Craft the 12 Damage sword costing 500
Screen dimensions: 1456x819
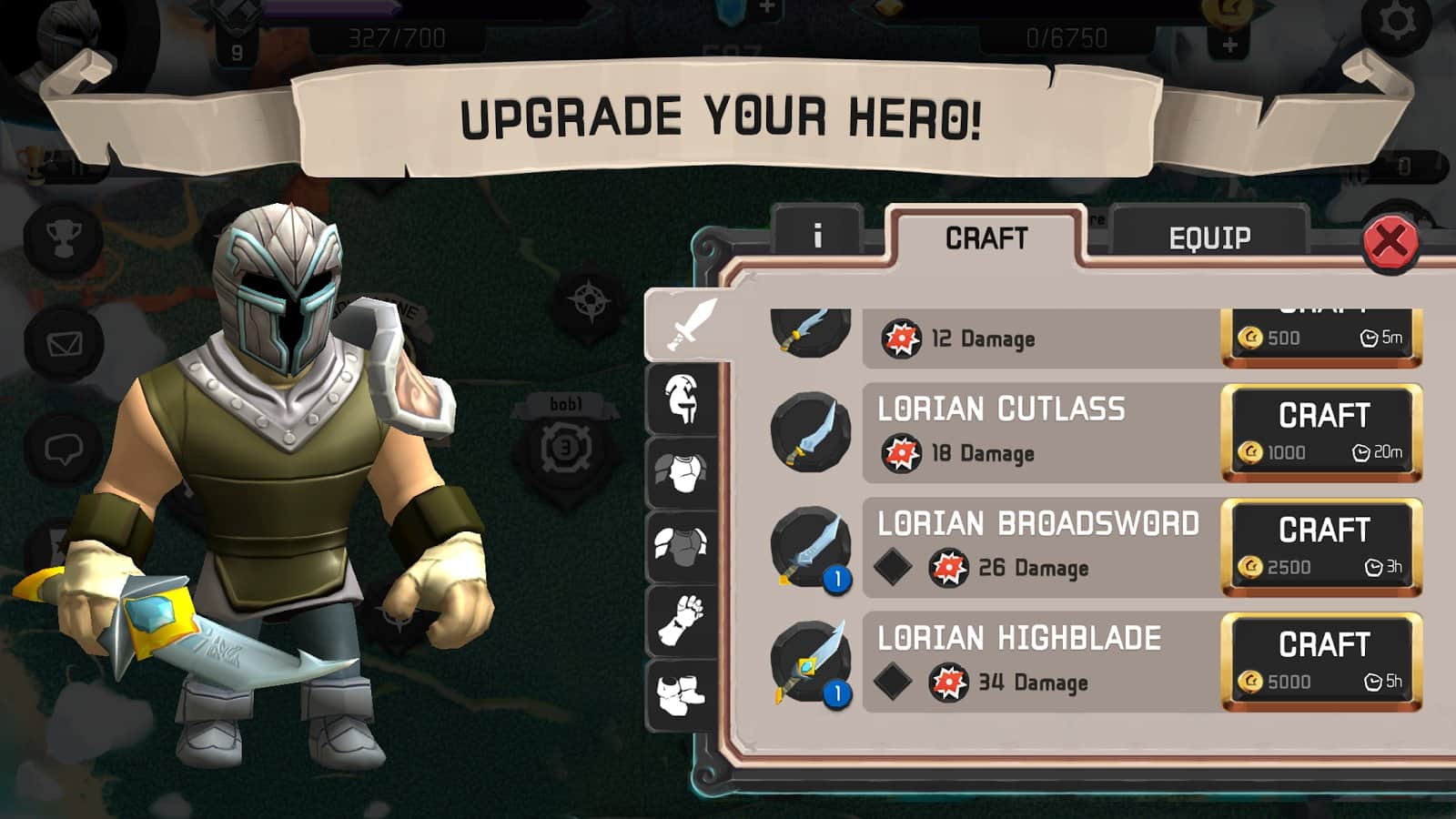(x=1321, y=335)
